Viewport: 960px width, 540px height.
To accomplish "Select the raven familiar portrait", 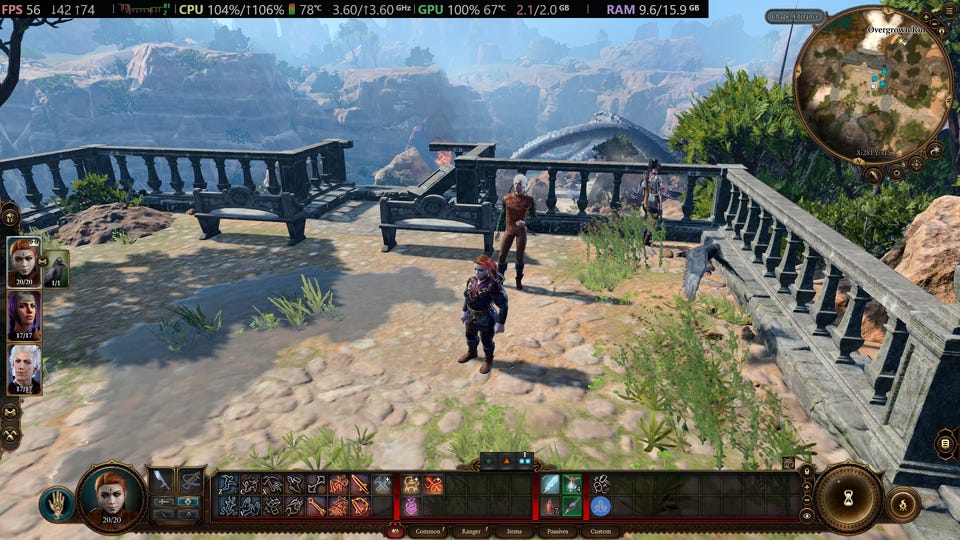I will pos(56,269).
